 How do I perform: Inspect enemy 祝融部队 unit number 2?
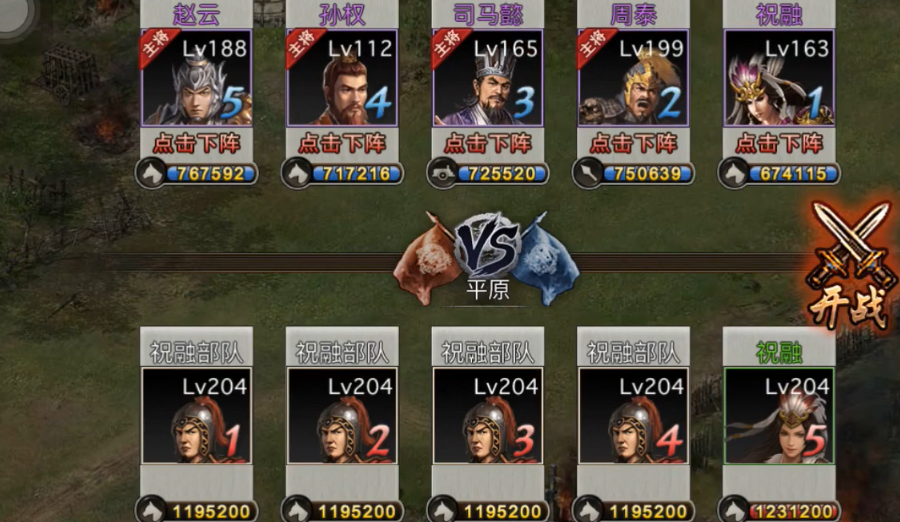coord(342,416)
